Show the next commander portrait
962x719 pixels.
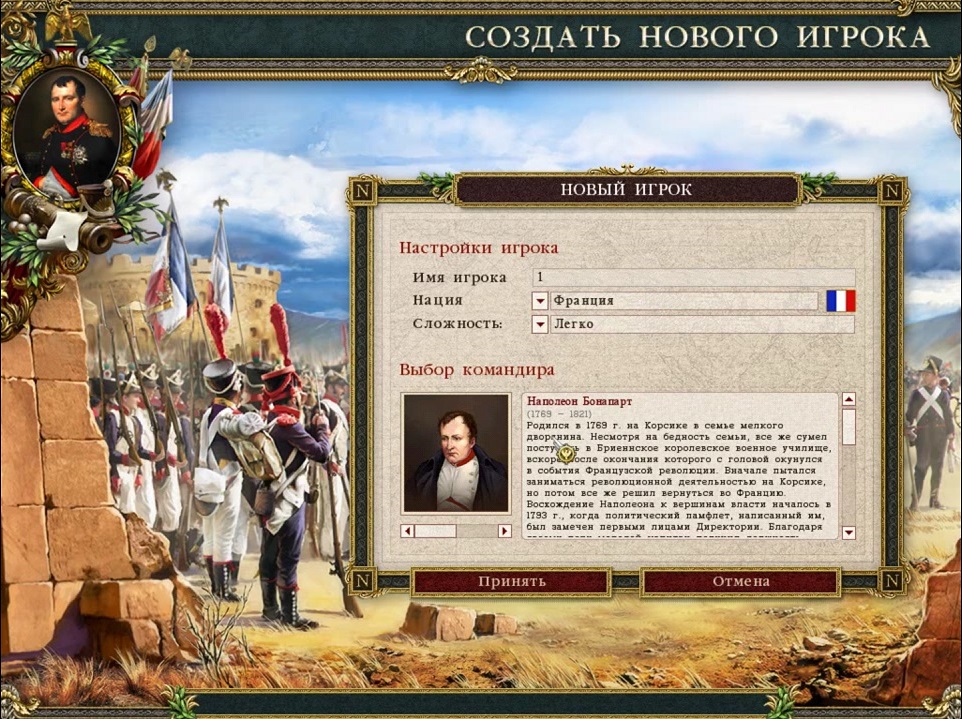click(504, 531)
